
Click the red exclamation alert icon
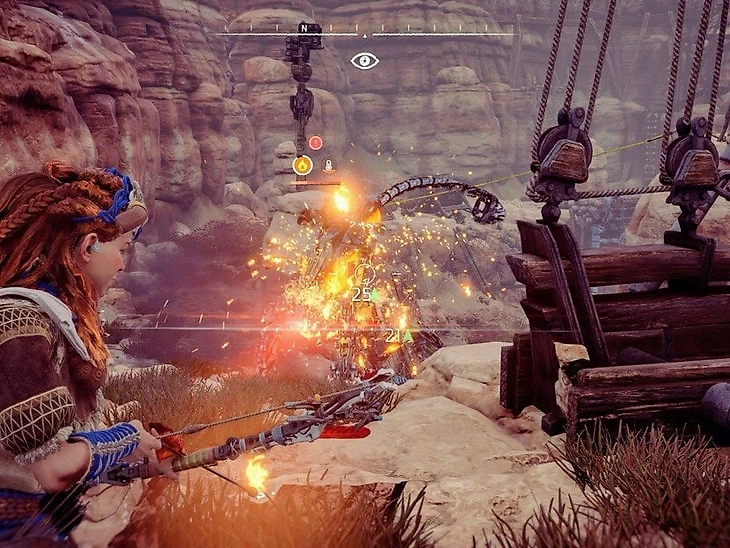(x=315, y=143)
